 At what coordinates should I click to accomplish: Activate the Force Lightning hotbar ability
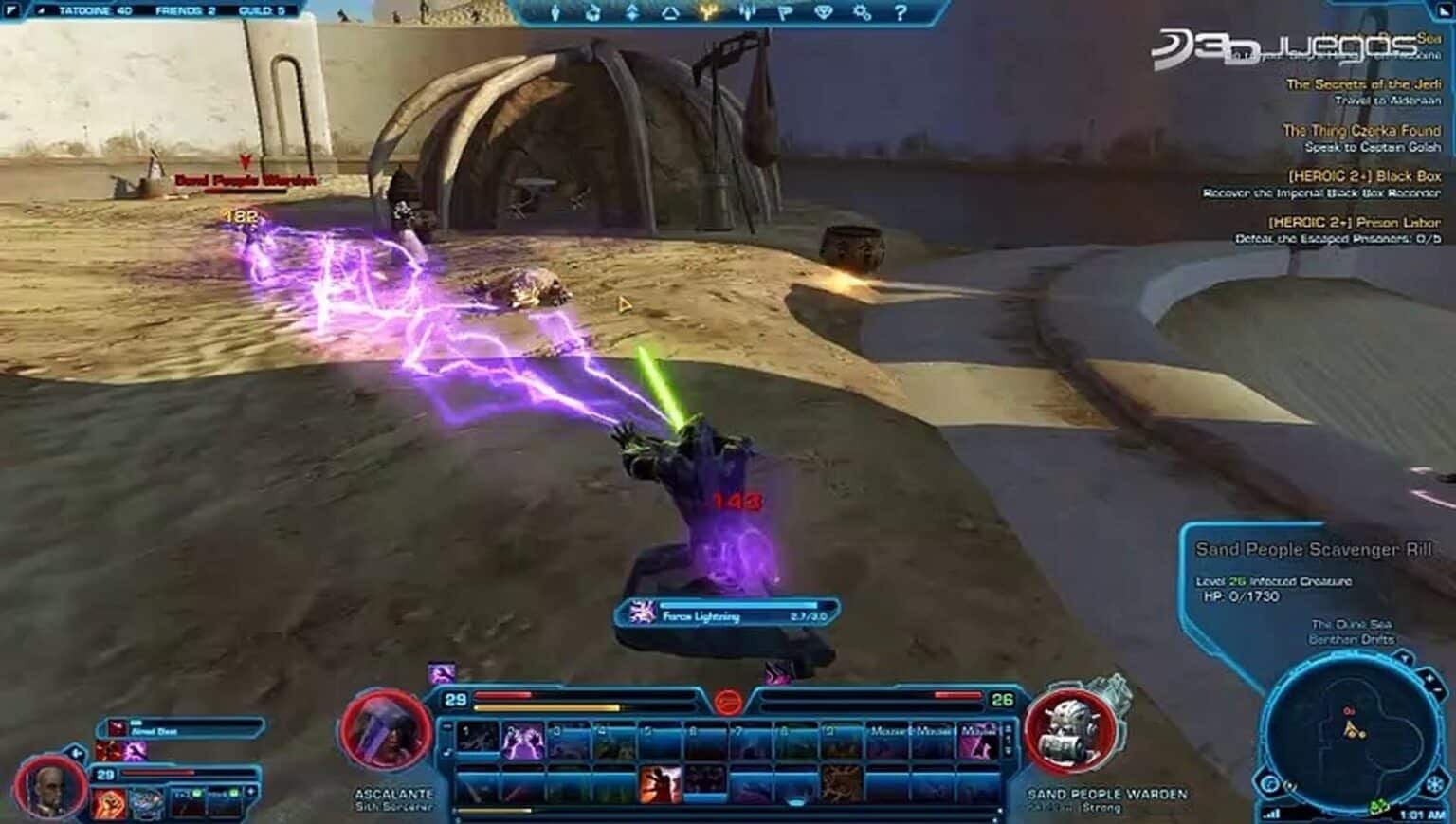(522, 741)
